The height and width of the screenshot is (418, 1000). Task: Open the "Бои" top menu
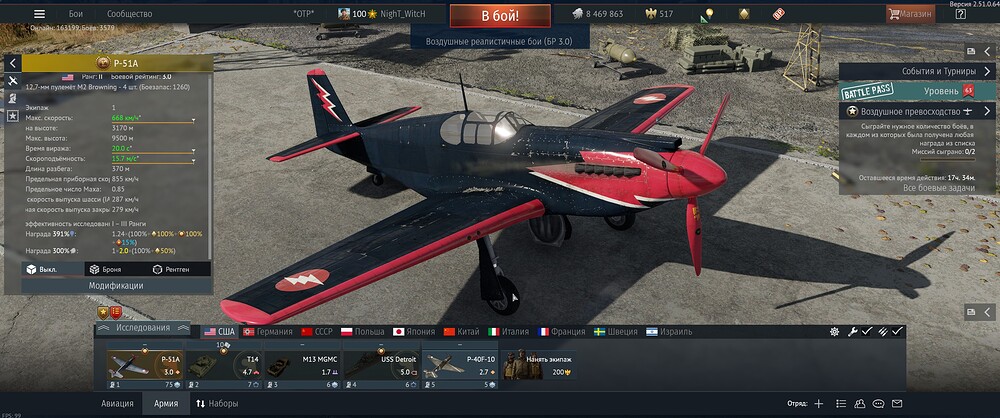click(x=76, y=14)
